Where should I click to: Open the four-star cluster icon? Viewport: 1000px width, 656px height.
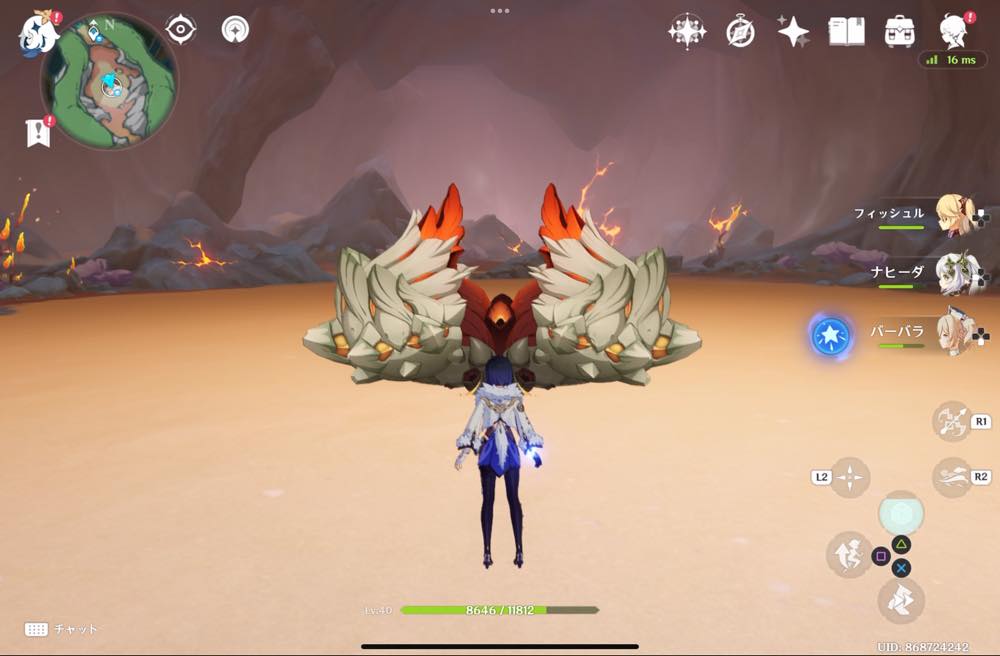click(687, 32)
